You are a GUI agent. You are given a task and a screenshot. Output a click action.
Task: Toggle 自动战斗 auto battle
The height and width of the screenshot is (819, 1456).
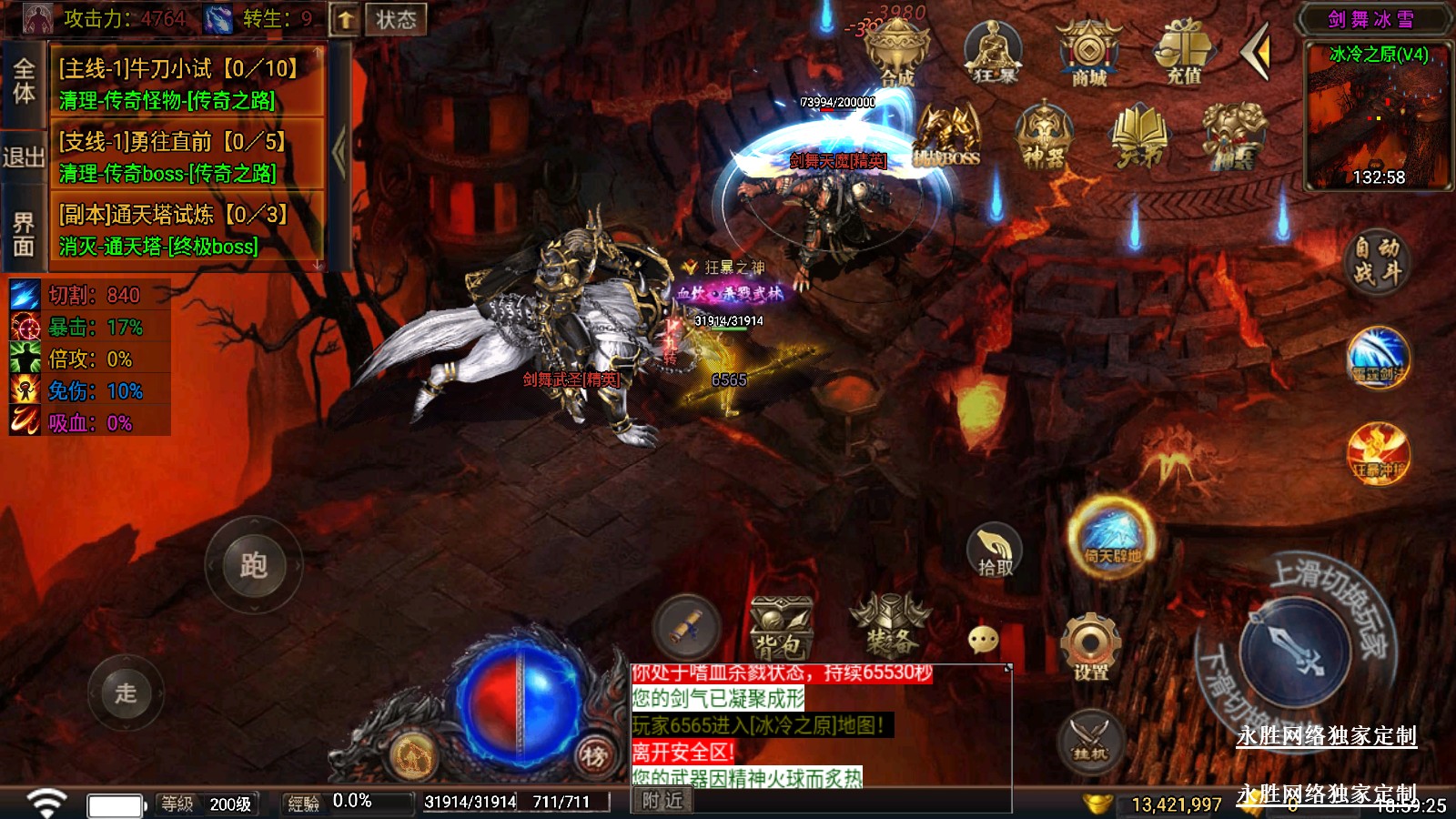(1376, 260)
